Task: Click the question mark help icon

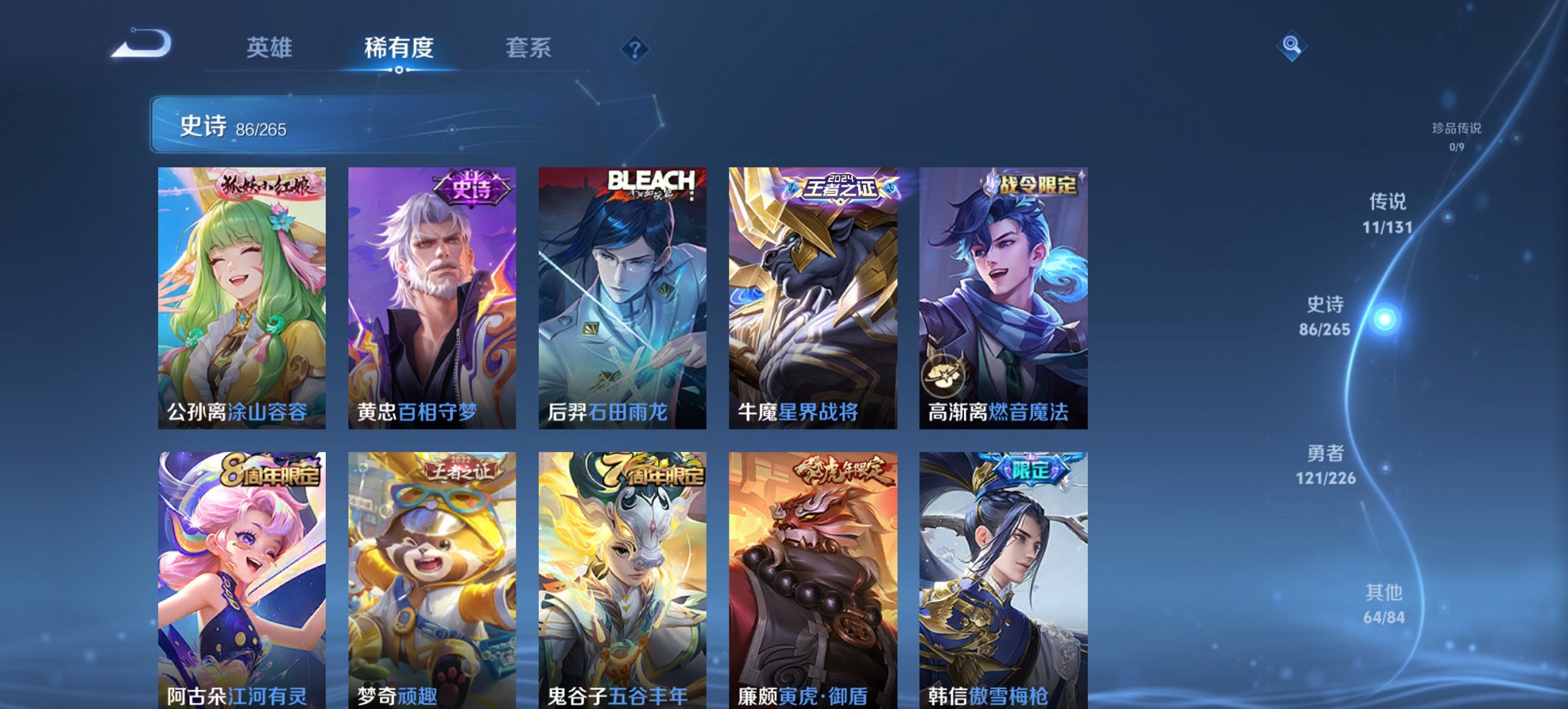Action: click(x=634, y=48)
